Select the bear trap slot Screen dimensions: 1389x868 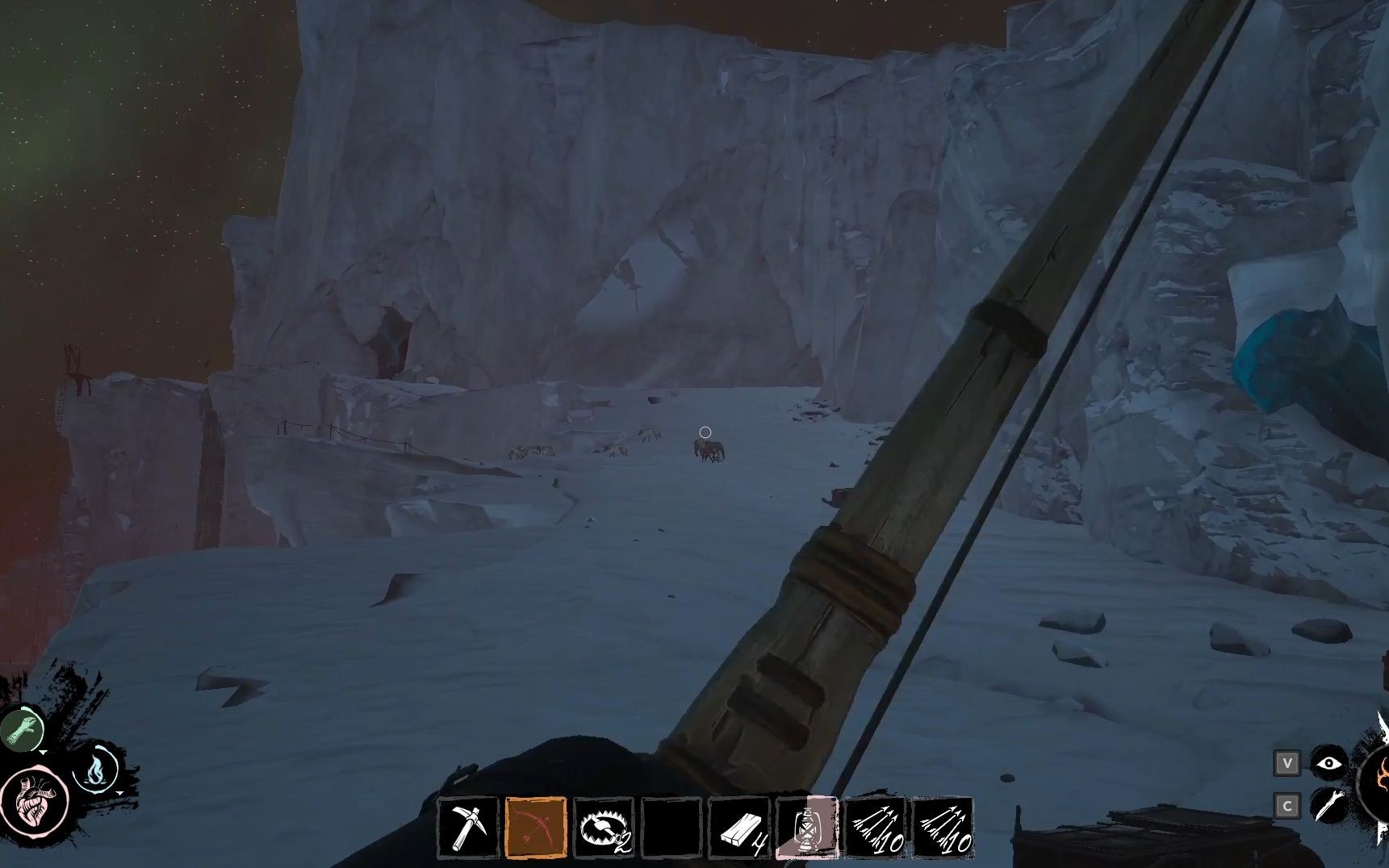click(x=604, y=828)
